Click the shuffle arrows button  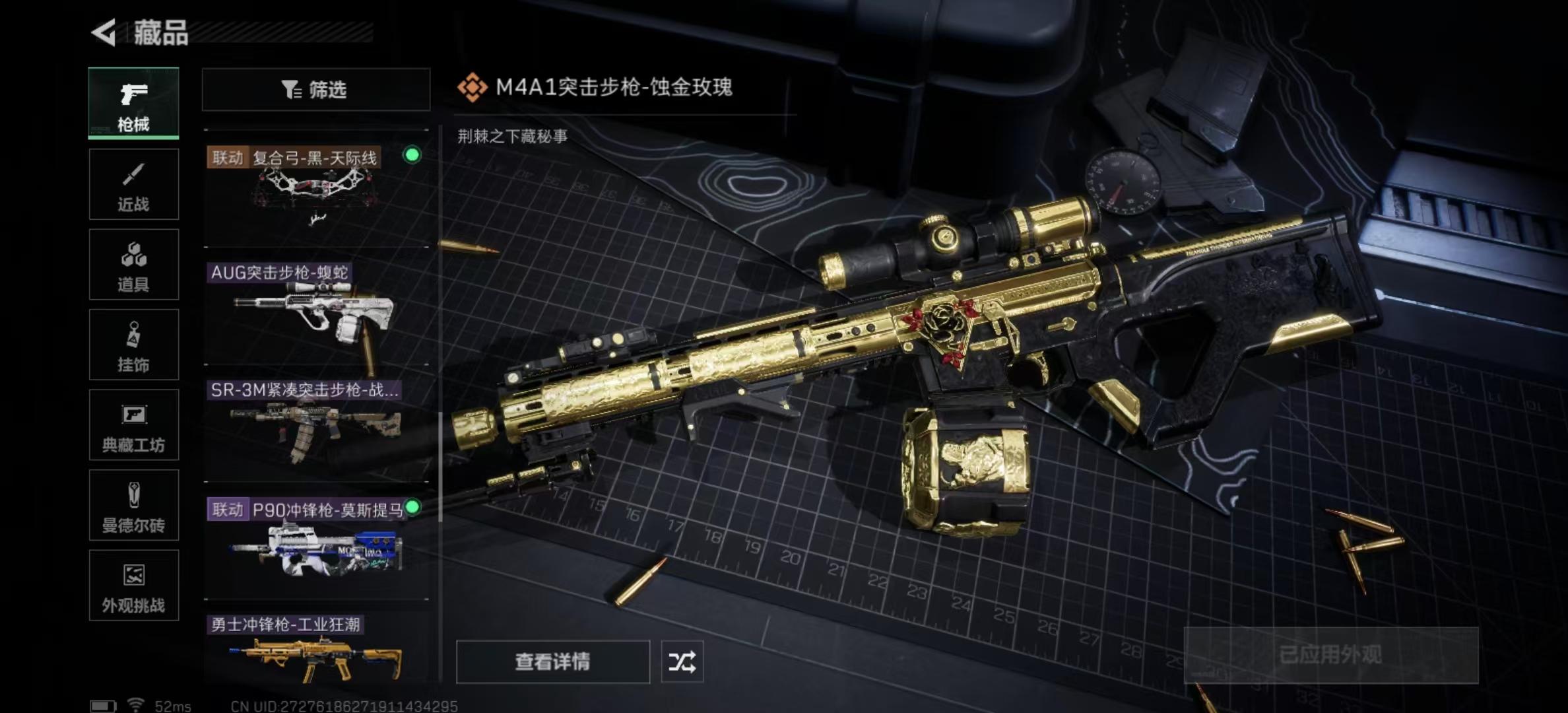[682, 662]
